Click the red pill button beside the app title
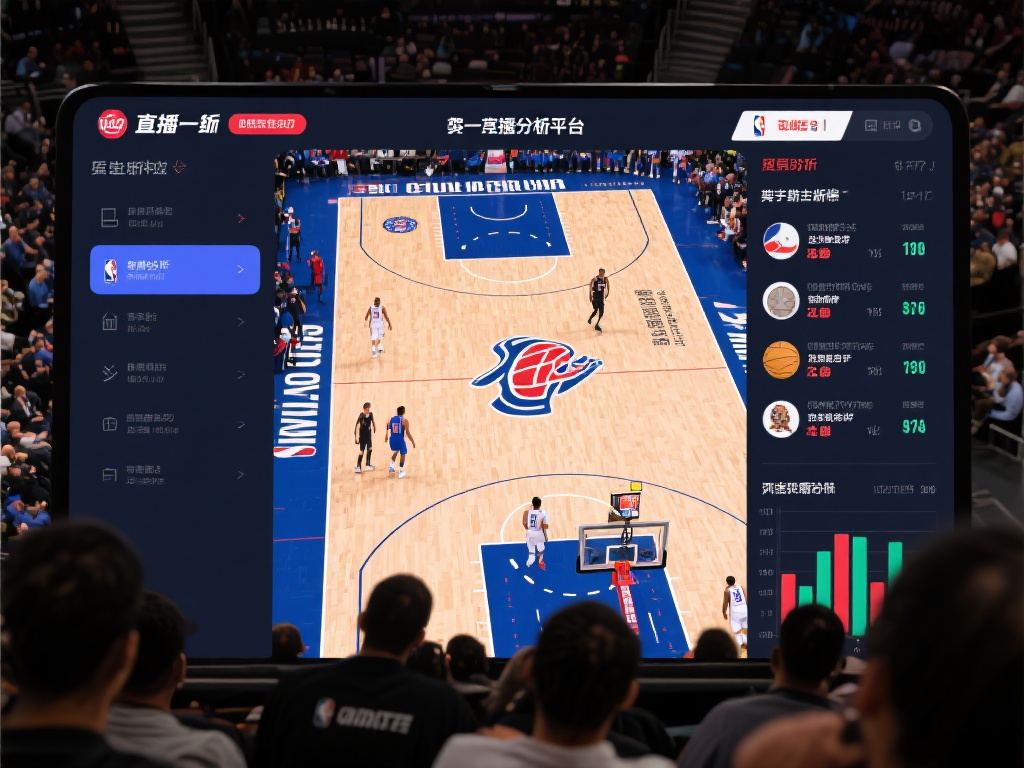This screenshot has height=768, width=1024. click(x=267, y=124)
